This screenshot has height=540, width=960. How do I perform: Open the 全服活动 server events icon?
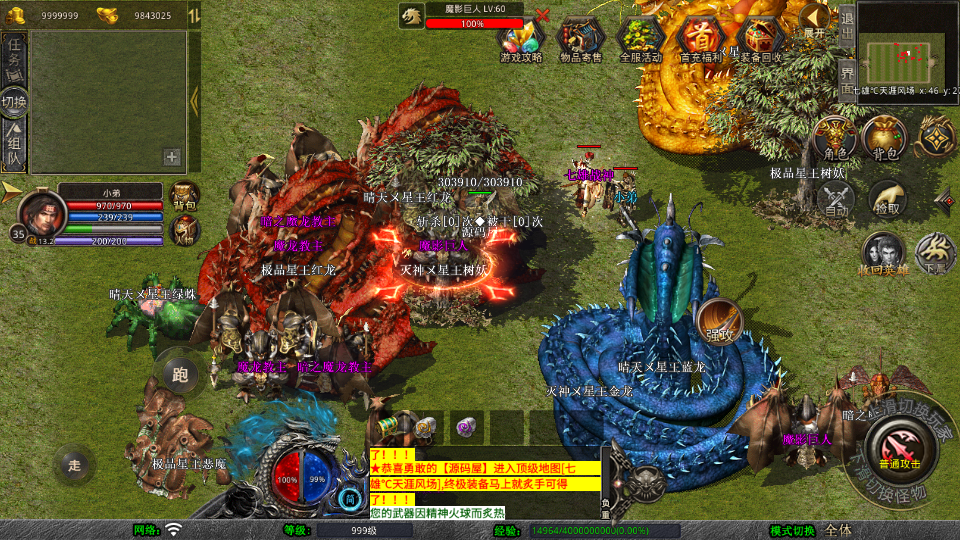point(641,39)
